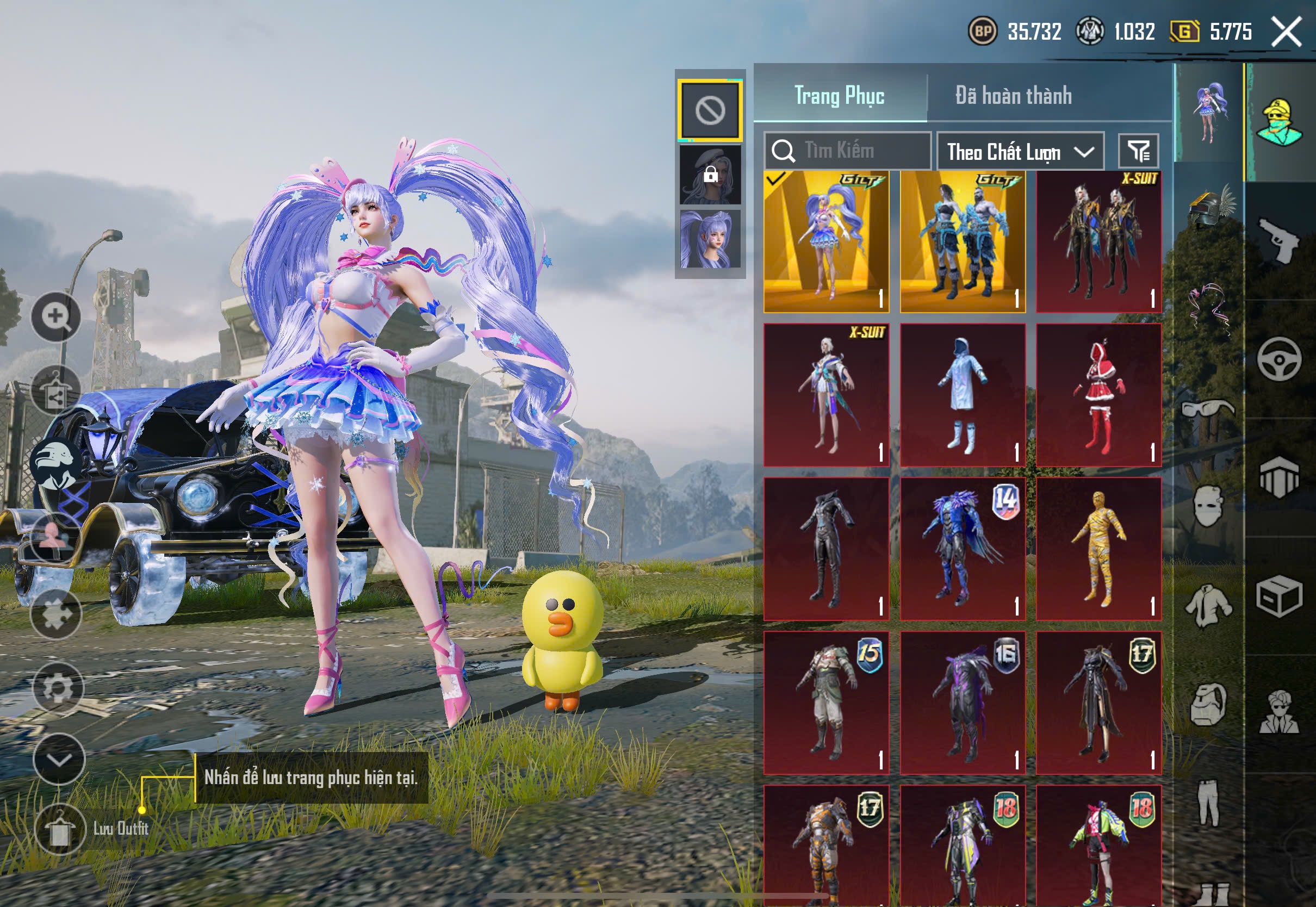The width and height of the screenshot is (1316, 907).
Task: Show the vehicle steering wheel category
Action: pos(1279,359)
